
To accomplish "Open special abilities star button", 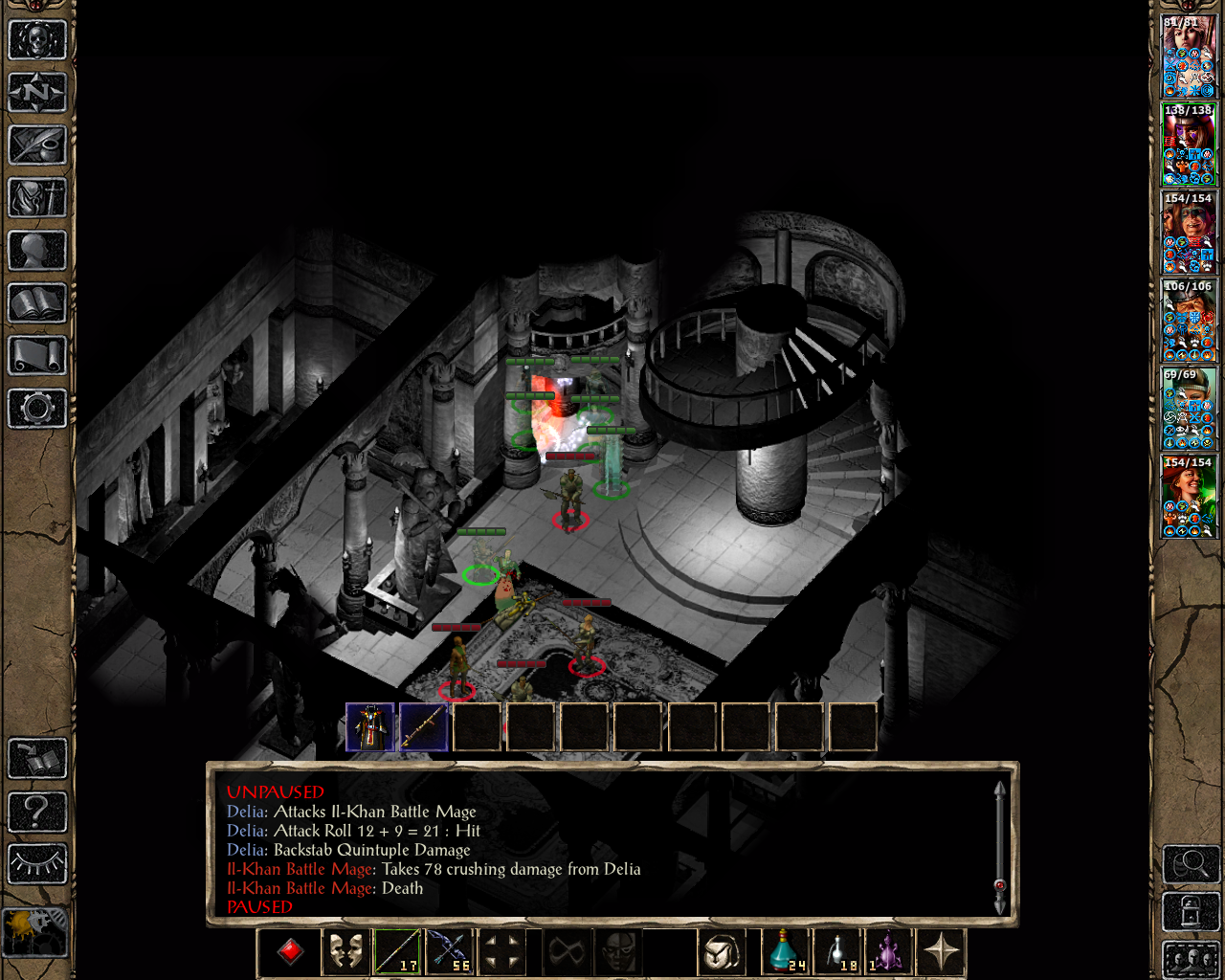I will point(942,951).
